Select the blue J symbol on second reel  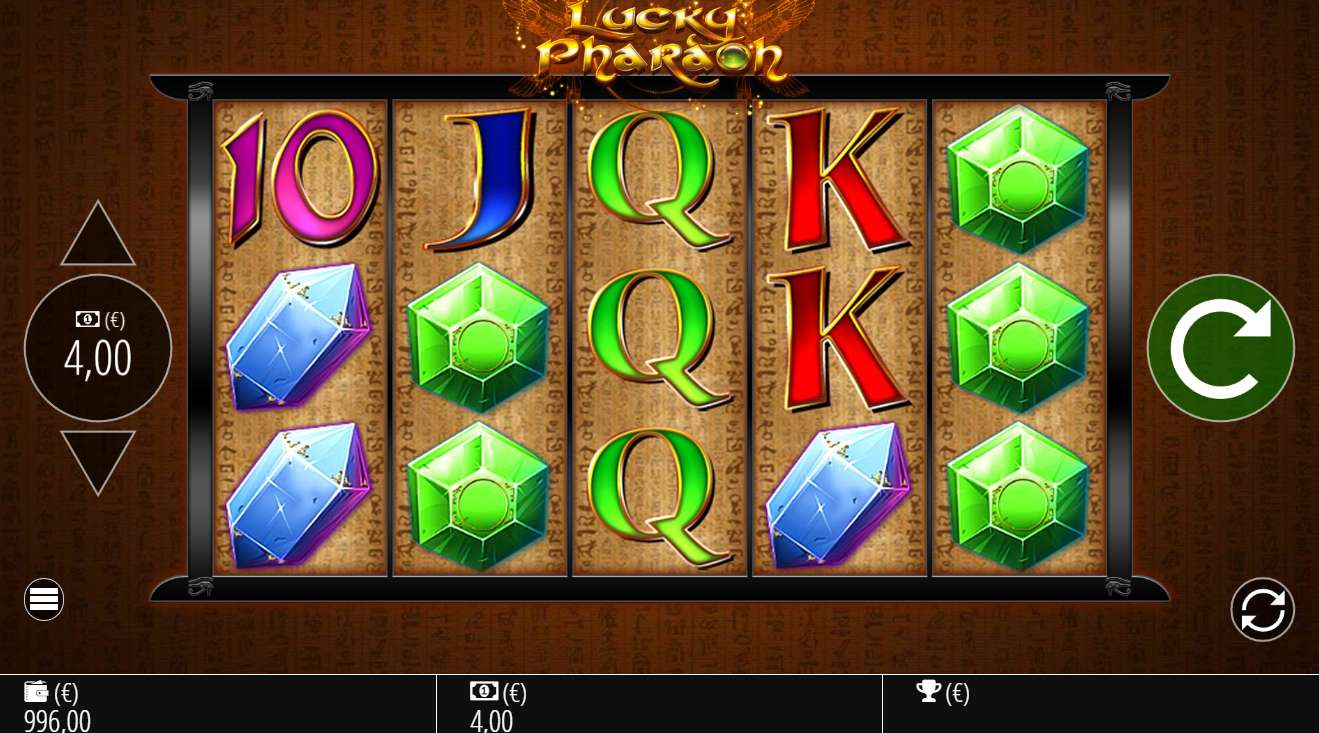(487, 180)
